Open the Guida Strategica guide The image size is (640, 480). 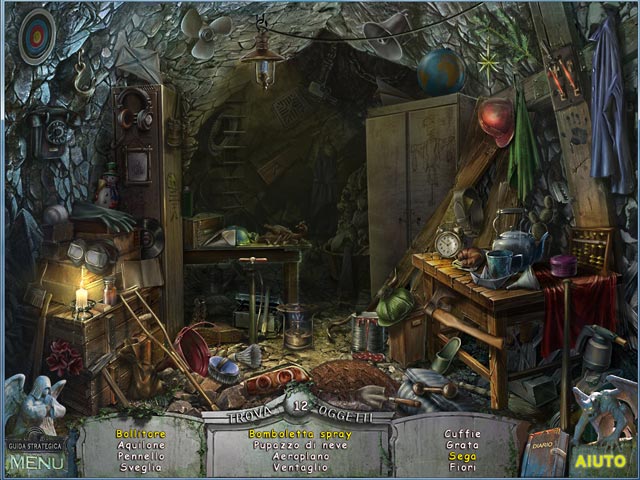[36, 445]
